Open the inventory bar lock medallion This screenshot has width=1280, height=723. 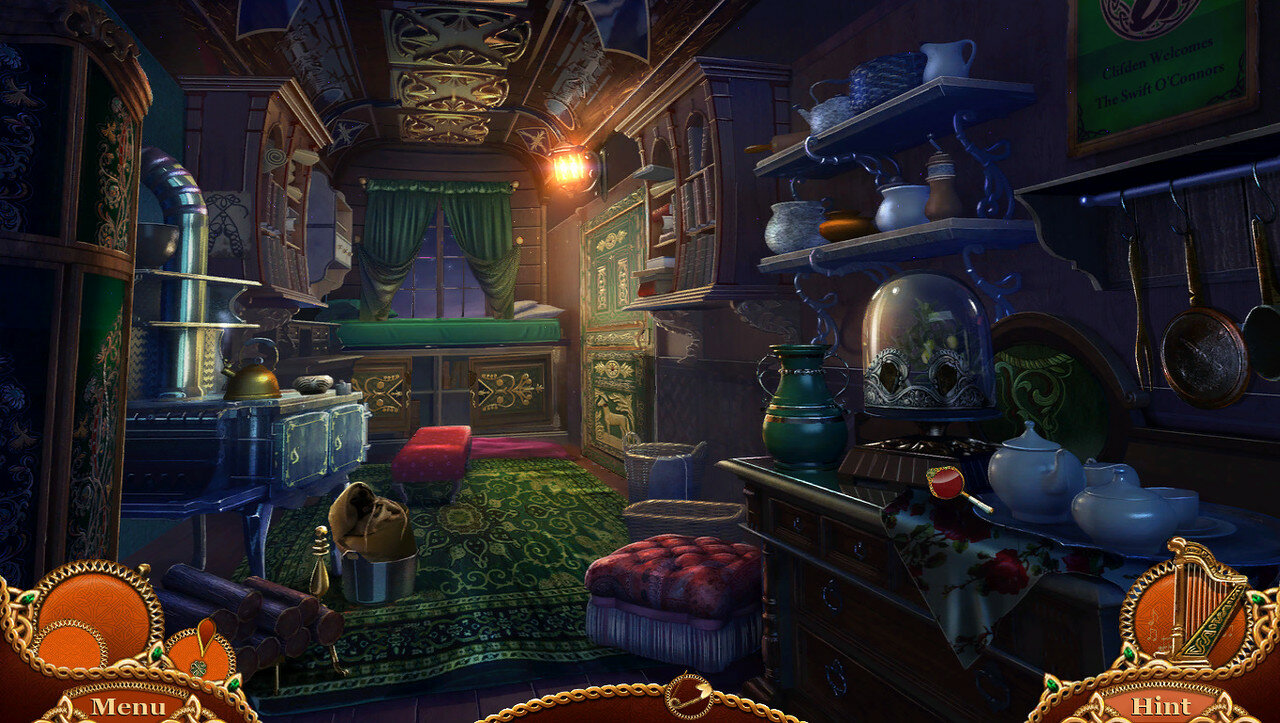click(x=689, y=695)
